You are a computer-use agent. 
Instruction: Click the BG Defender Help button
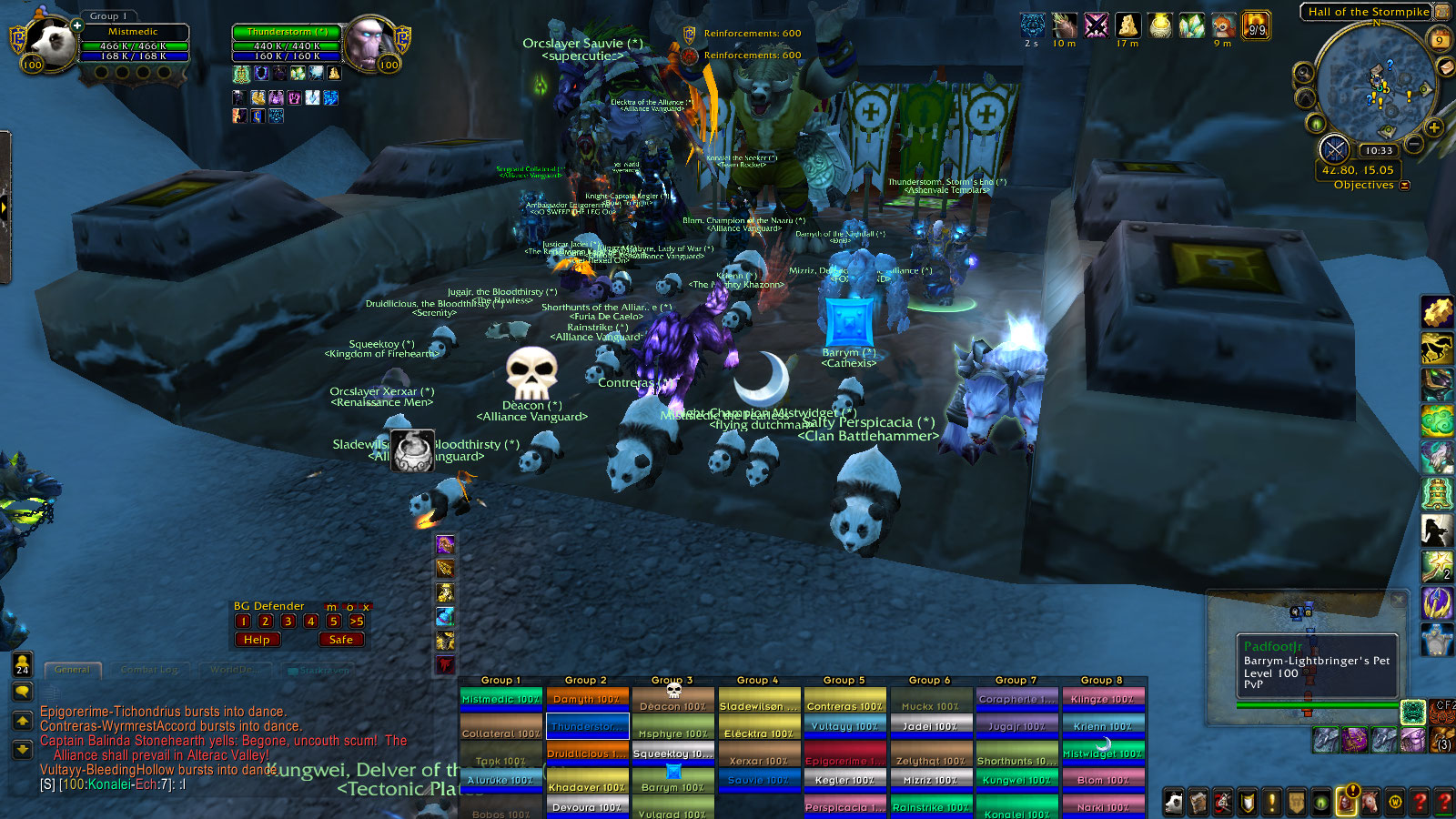(x=257, y=640)
